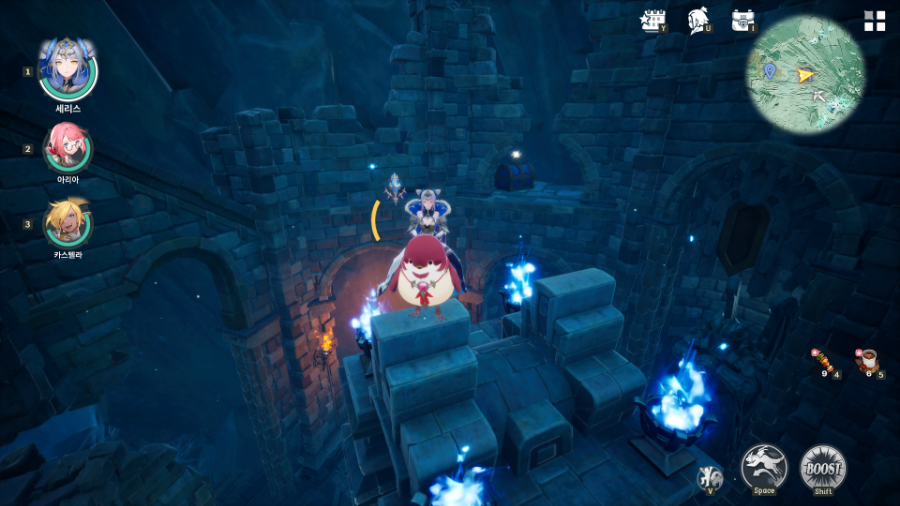Click the blue location pin on minimap

pyautogui.click(x=769, y=70)
